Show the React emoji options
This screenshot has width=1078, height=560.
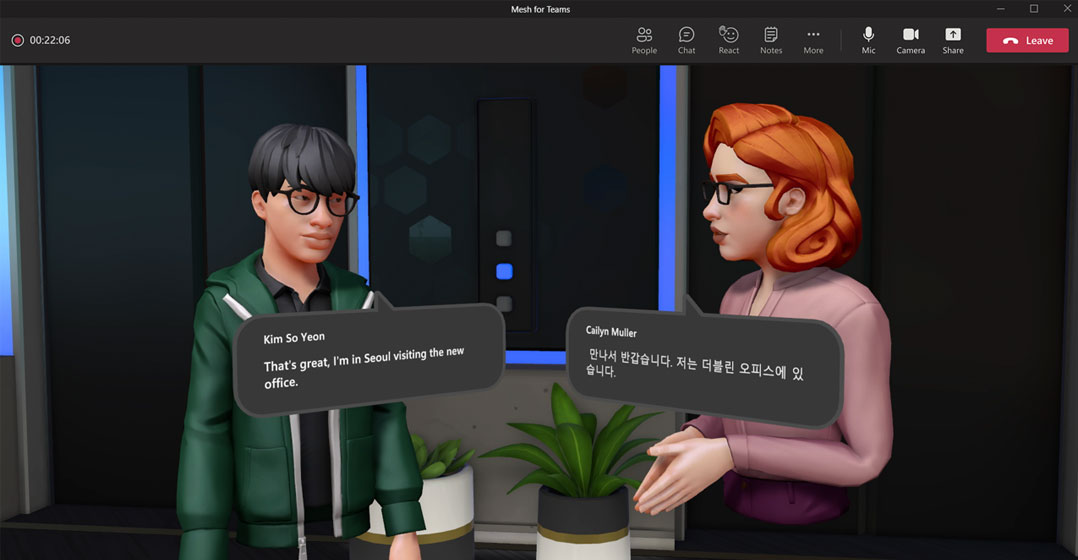729,40
